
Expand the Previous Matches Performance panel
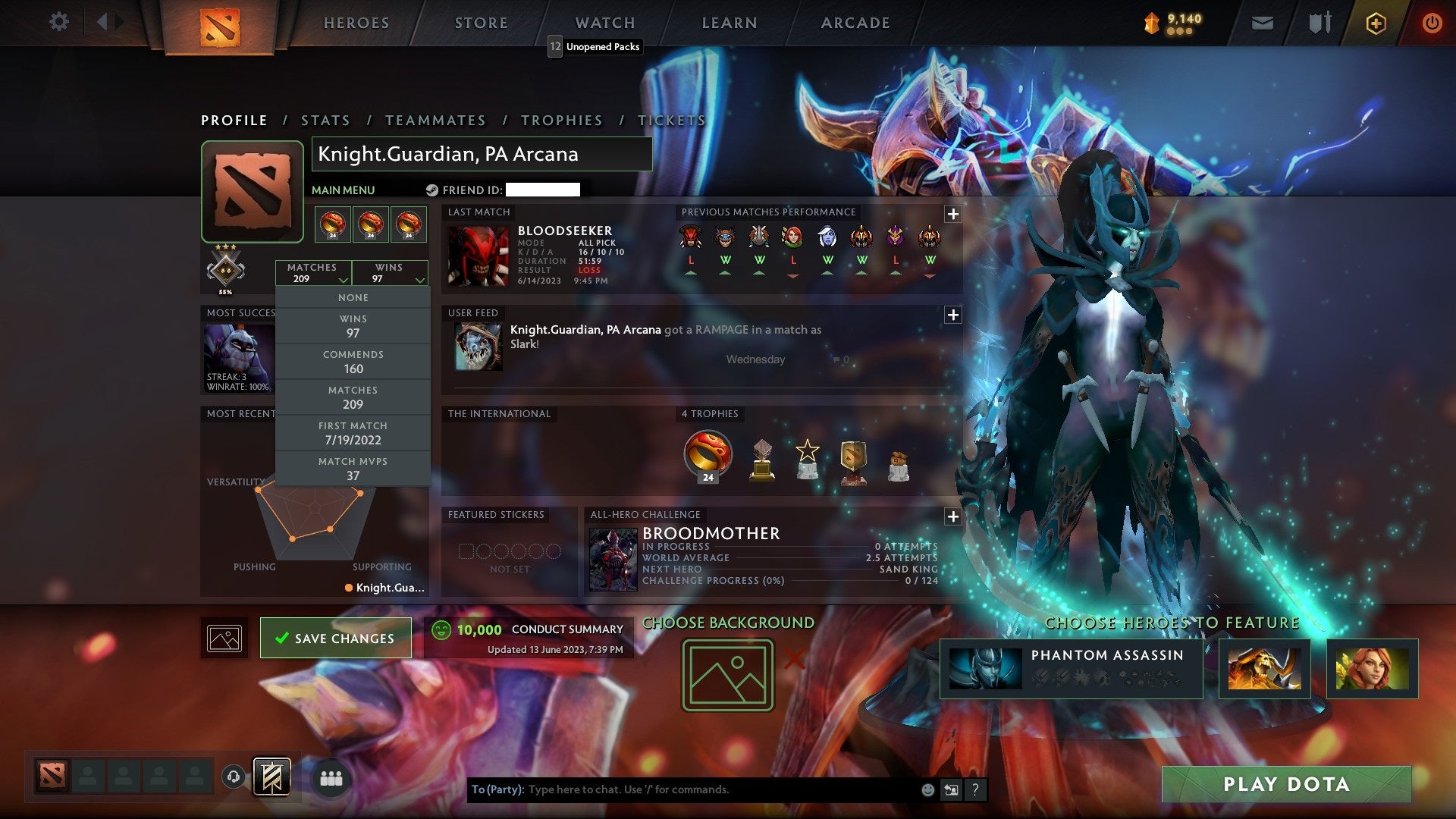pos(952,215)
